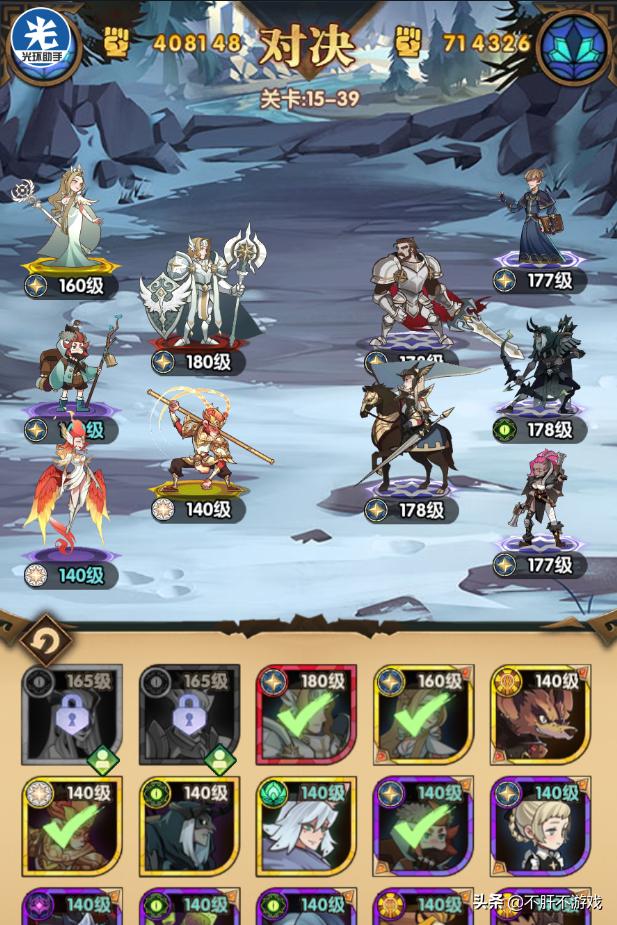617x925 pixels.
Task: Open the faction bonus emblem
Action: point(575,43)
